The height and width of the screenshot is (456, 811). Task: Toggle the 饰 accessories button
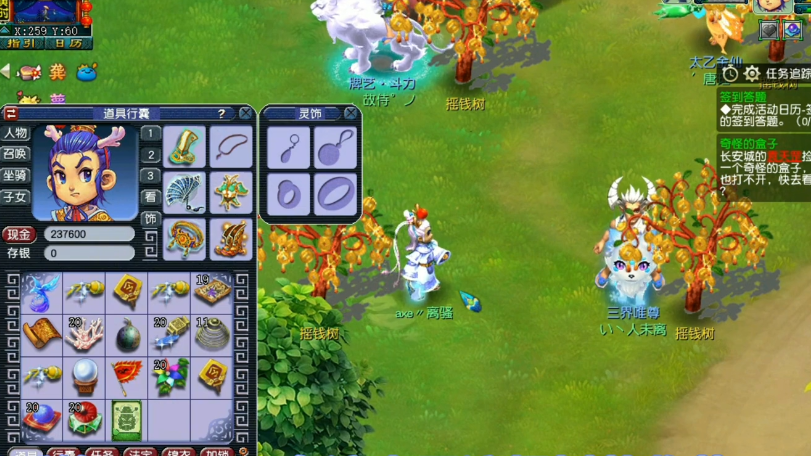[150, 219]
